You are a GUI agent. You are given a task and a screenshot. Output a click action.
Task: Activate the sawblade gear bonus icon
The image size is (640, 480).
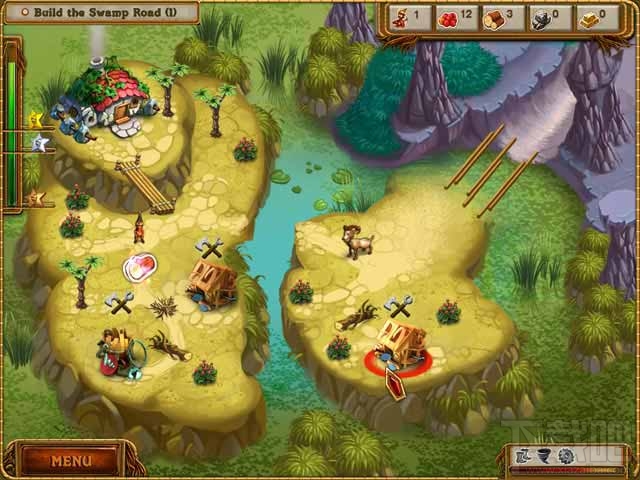click(566, 457)
